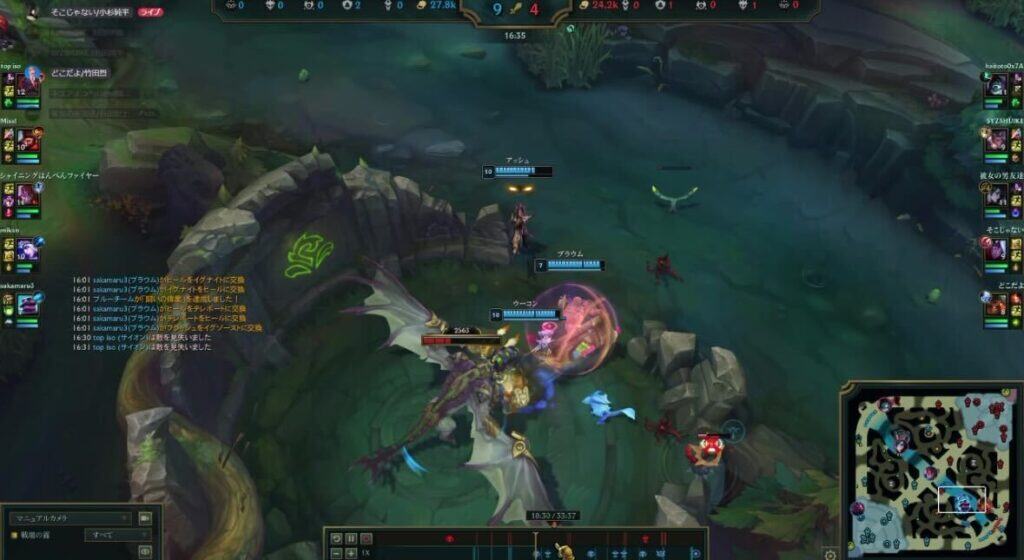The image size is (1024, 560).
Task: Select the mikan player portrait
Action: 26,249
